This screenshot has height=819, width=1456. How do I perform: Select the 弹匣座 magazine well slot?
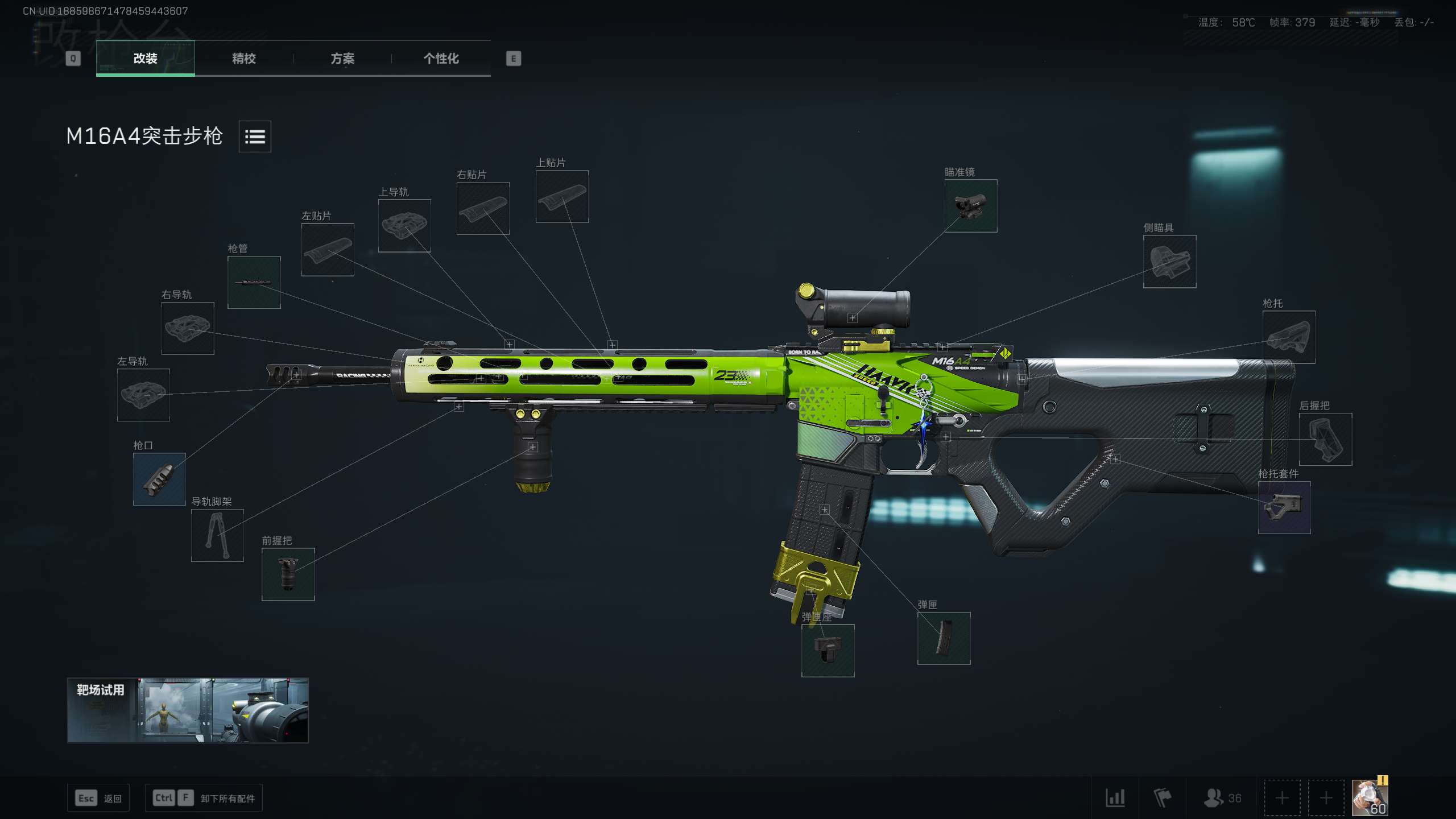pos(828,651)
